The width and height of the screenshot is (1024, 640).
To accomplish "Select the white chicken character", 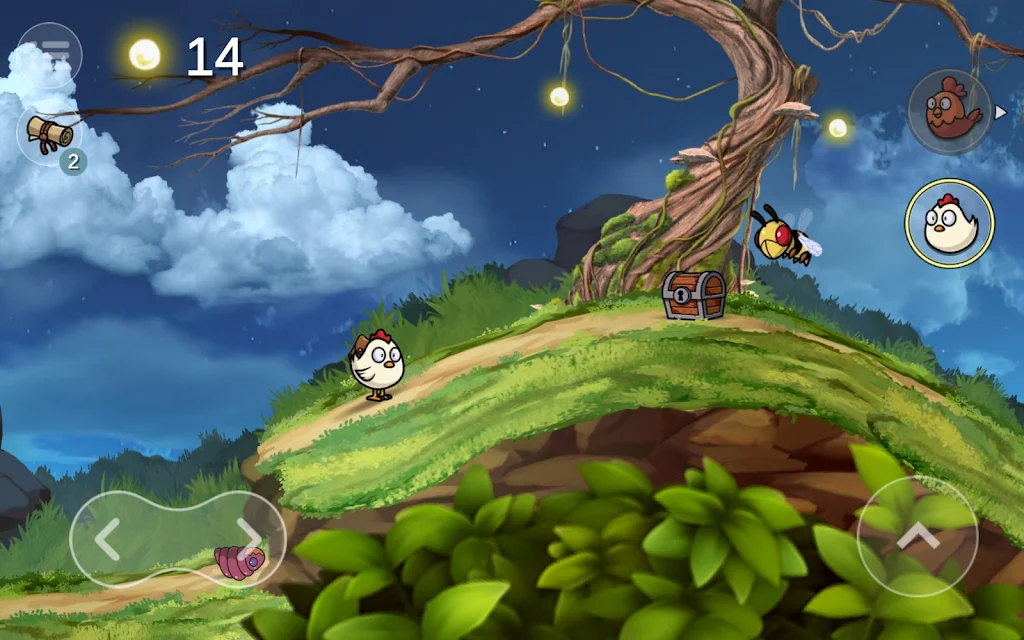I will [x=949, y=223].
